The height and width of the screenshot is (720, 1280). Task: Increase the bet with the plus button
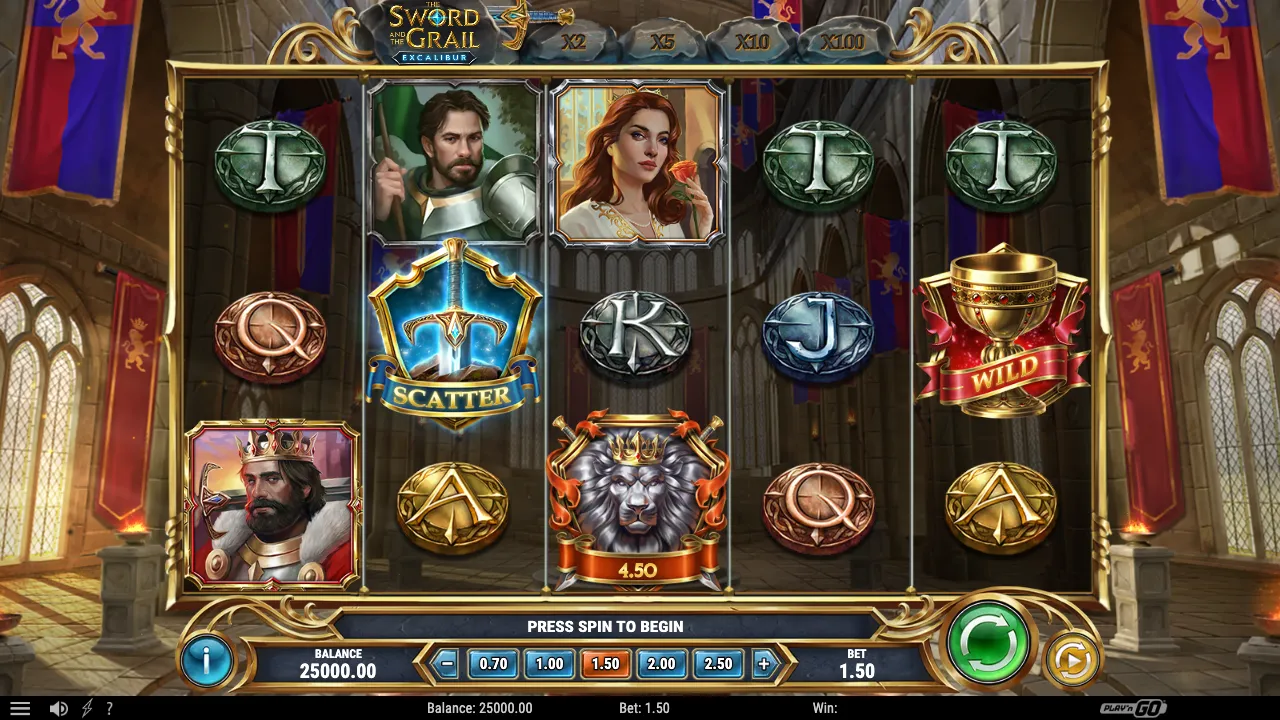(764, 663)
